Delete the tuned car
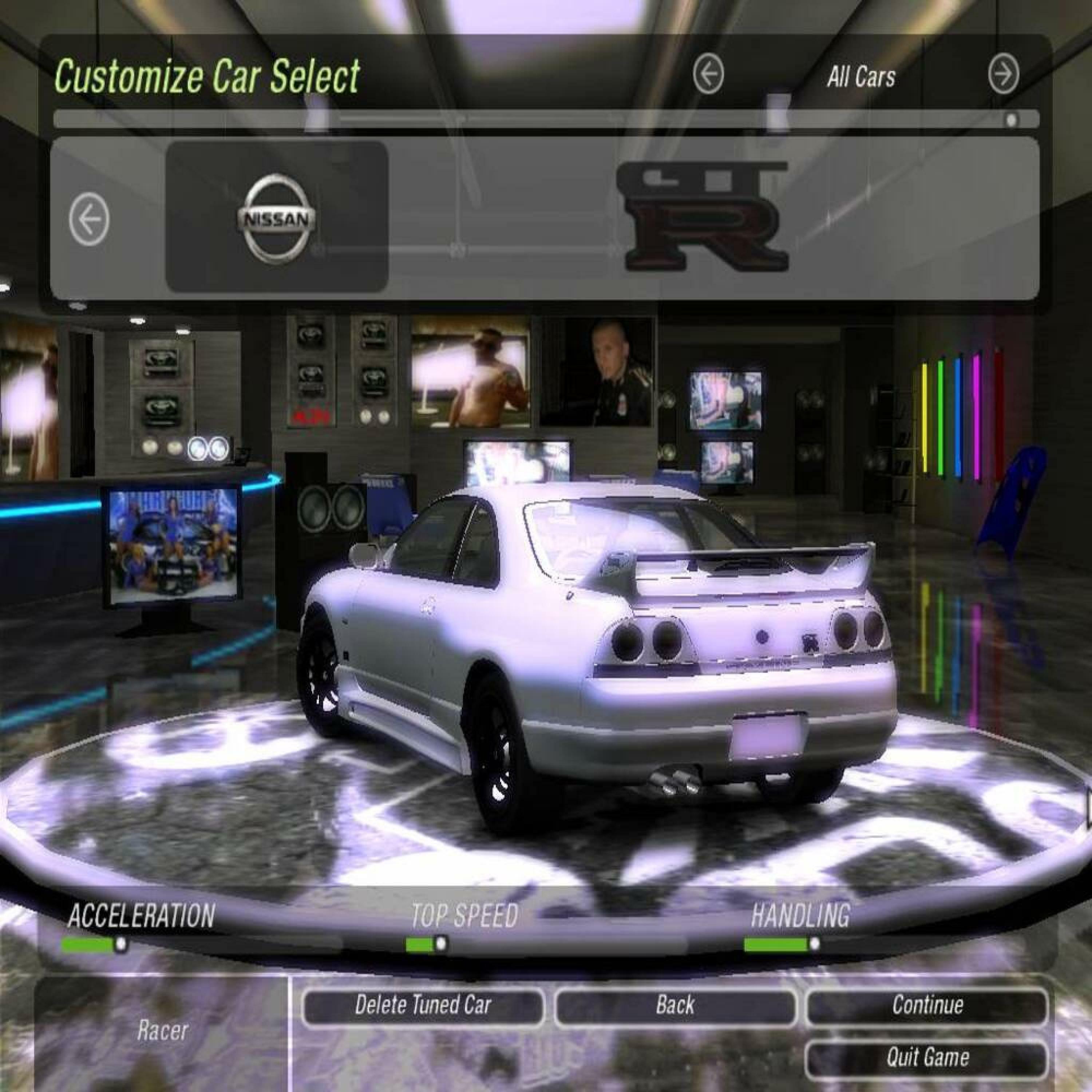The height and width of the screenshot is (1092, 1092). click(423, 1005)
